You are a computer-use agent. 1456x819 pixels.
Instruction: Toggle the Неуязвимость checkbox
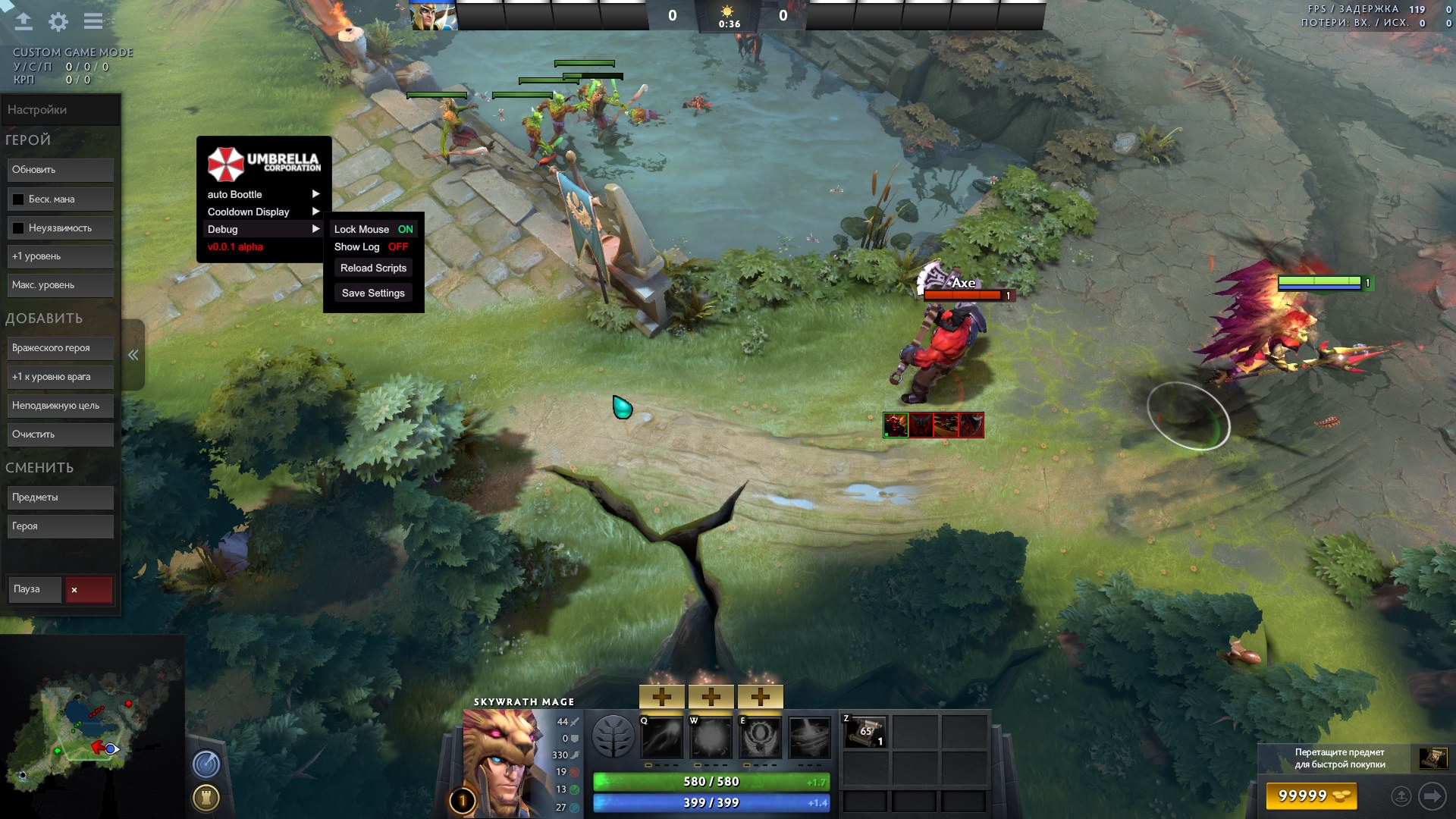click(x=18, y=228)
